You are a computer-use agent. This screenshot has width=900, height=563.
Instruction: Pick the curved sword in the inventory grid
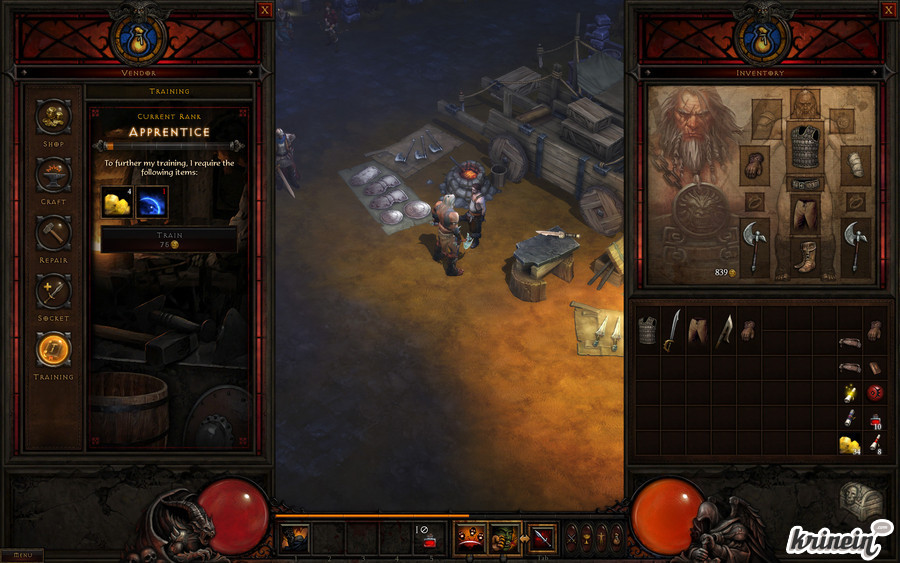coord(674,329)
